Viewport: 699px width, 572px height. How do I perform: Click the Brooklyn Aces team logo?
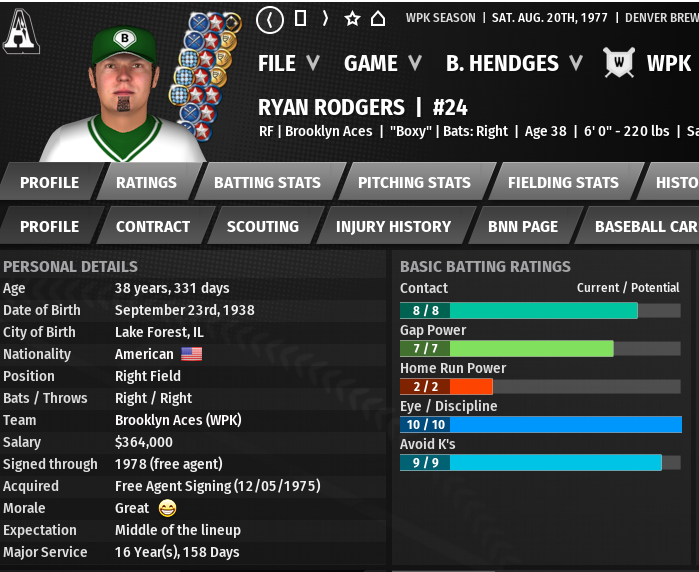(x=20, y=32)
